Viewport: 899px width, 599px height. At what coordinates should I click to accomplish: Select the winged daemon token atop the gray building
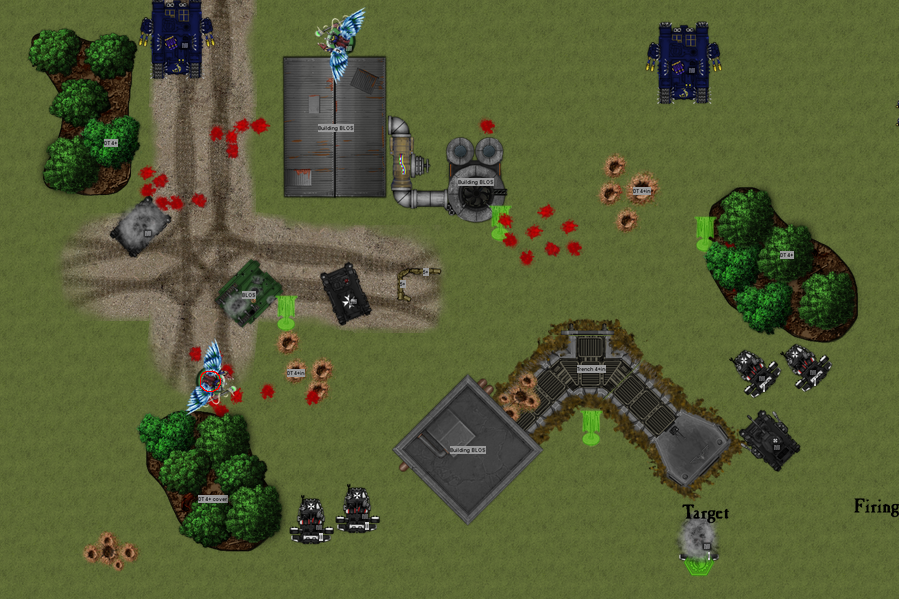pyautogui.click(x=342, y=42)
